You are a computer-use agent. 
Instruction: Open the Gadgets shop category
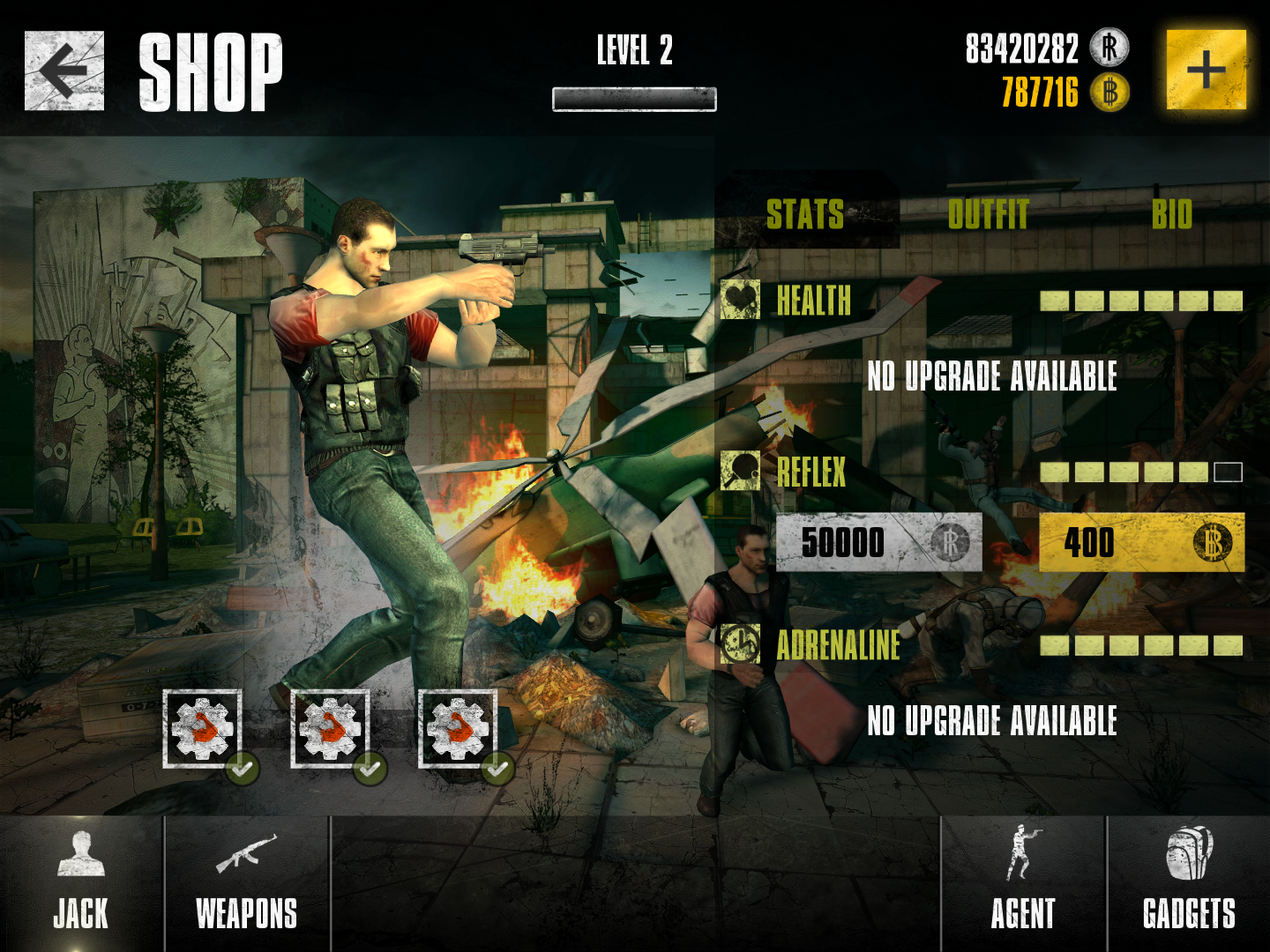(x=1189, y=883)
